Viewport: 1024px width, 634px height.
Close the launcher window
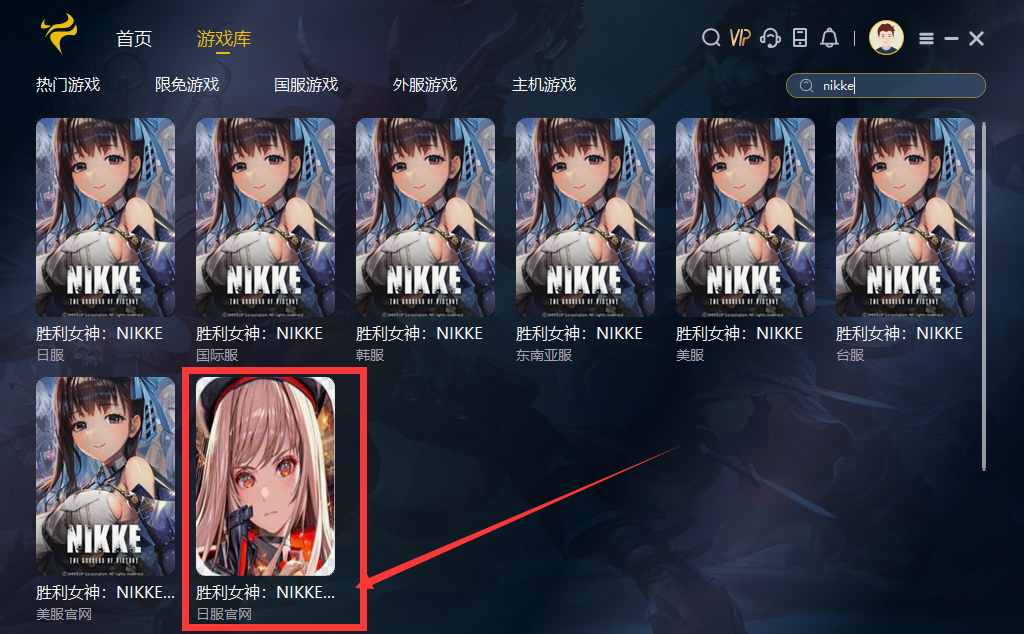[x=977, y=38]
